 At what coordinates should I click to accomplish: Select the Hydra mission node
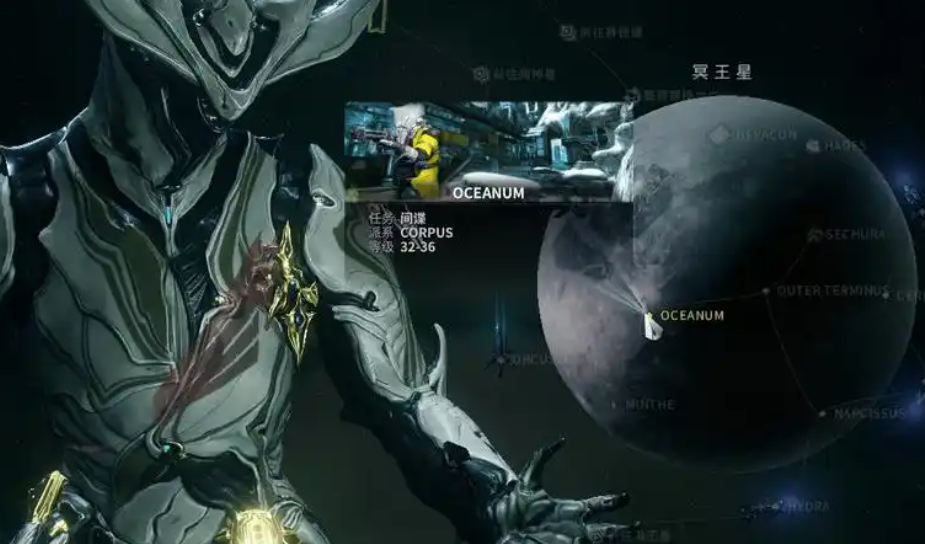coord(779,507)
